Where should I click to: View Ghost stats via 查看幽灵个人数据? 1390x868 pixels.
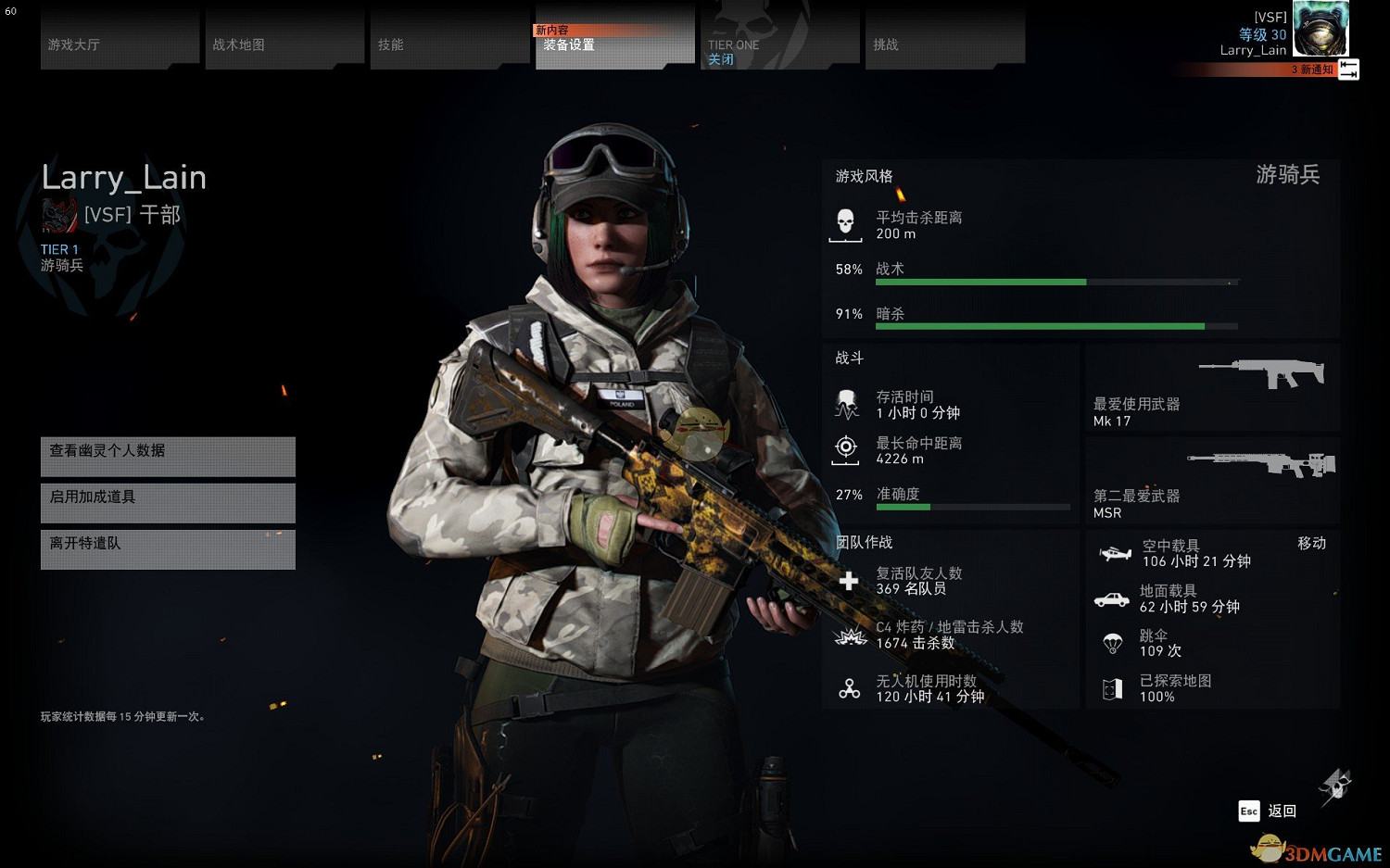[168, 456]
